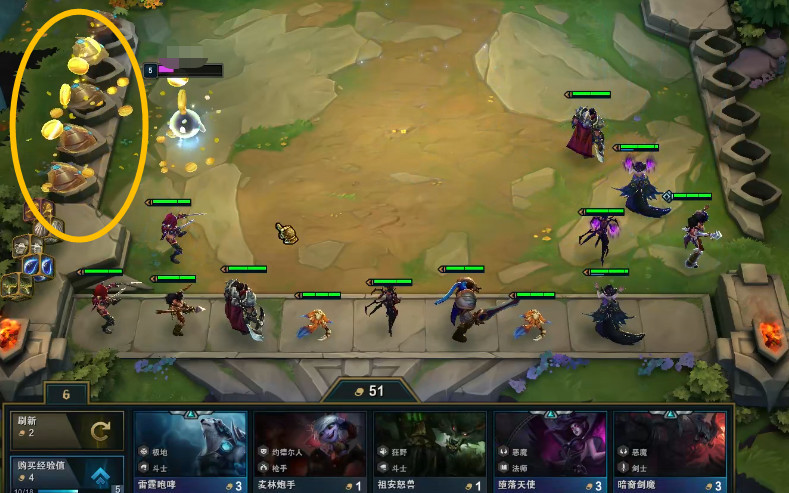This screenshot has width=789, height=493.
Task: Pick the 暗裔剑魔 champion card
Action: (670, 451)
